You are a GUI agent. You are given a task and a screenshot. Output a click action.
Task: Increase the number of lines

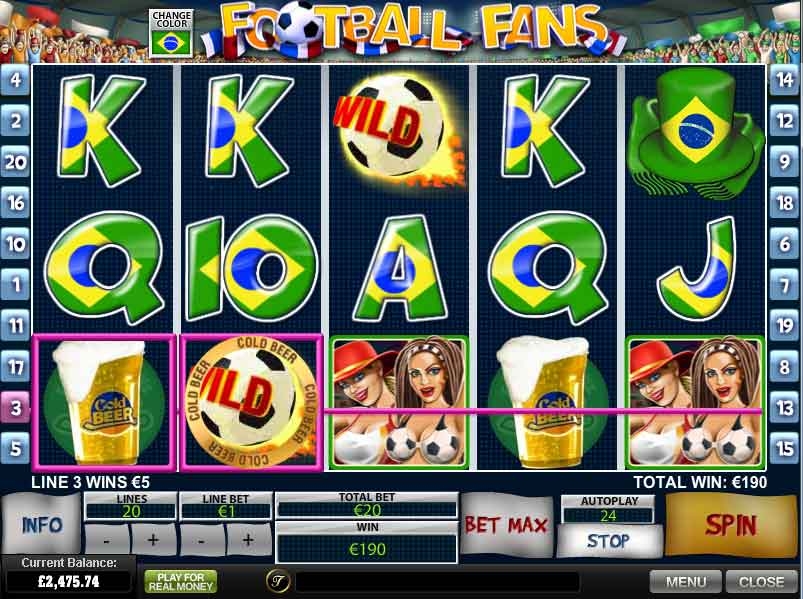153,539
